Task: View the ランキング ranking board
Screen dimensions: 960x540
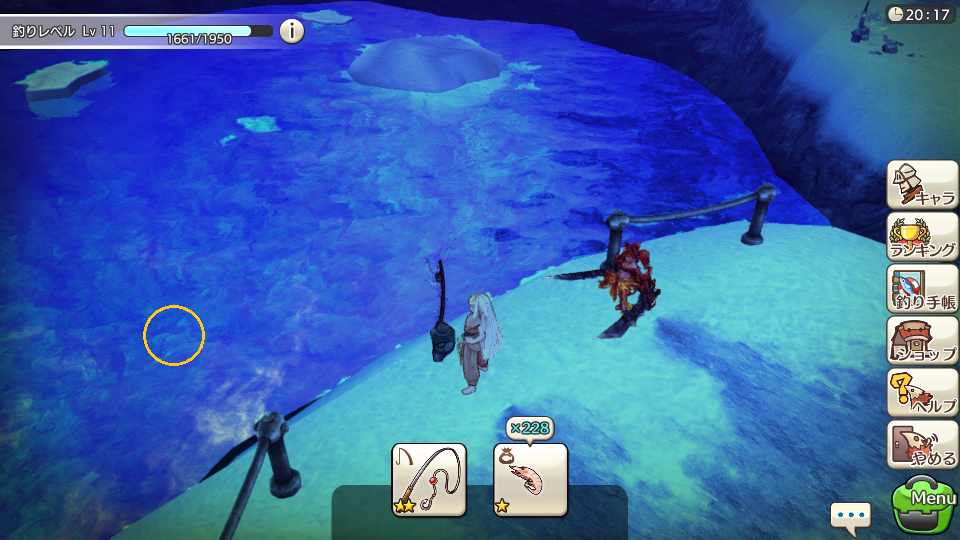Action: pyautogui.click(x=922, y=237)
